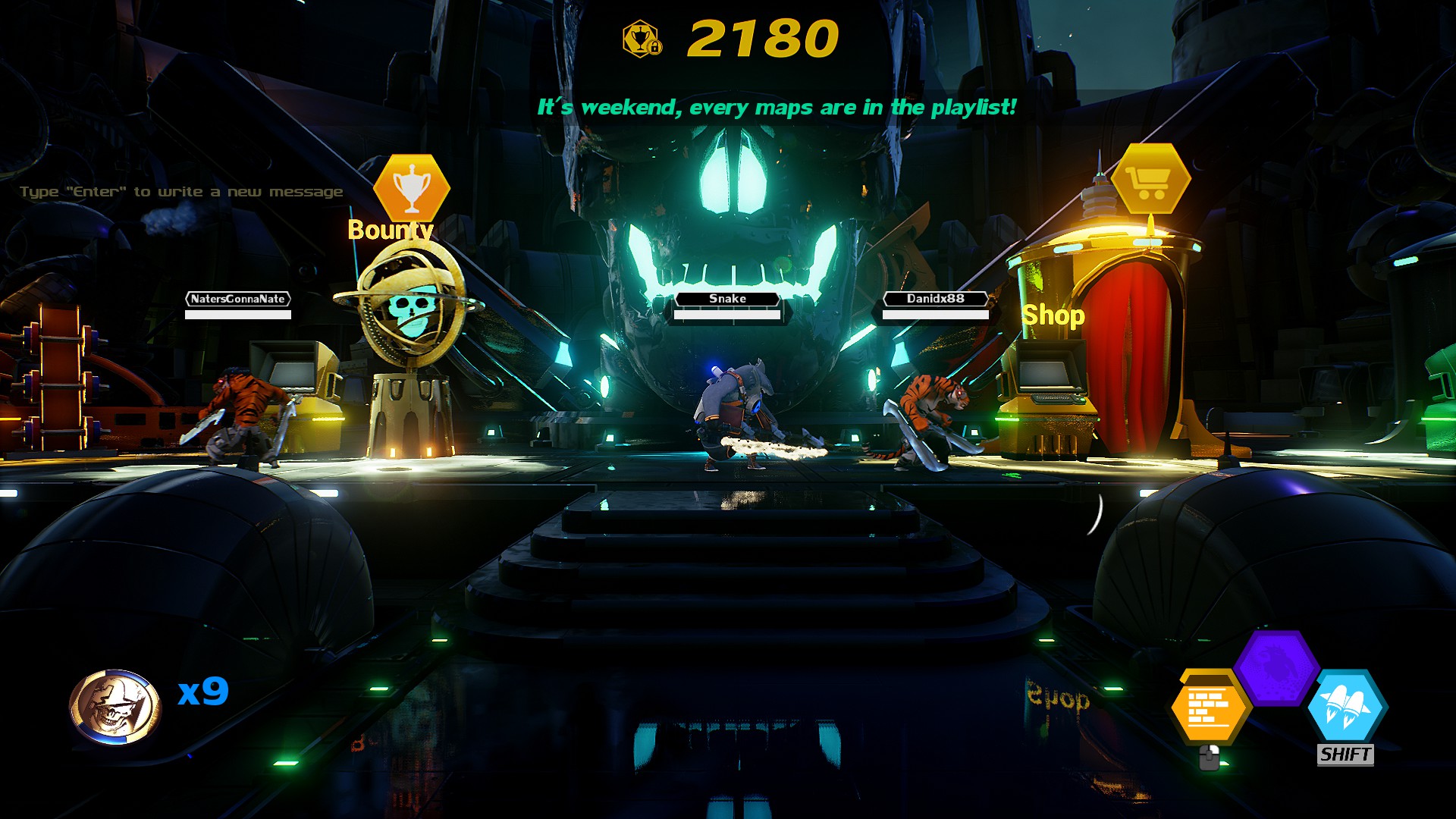Open the Bounty trophy hexagon

tap(412, 187)
